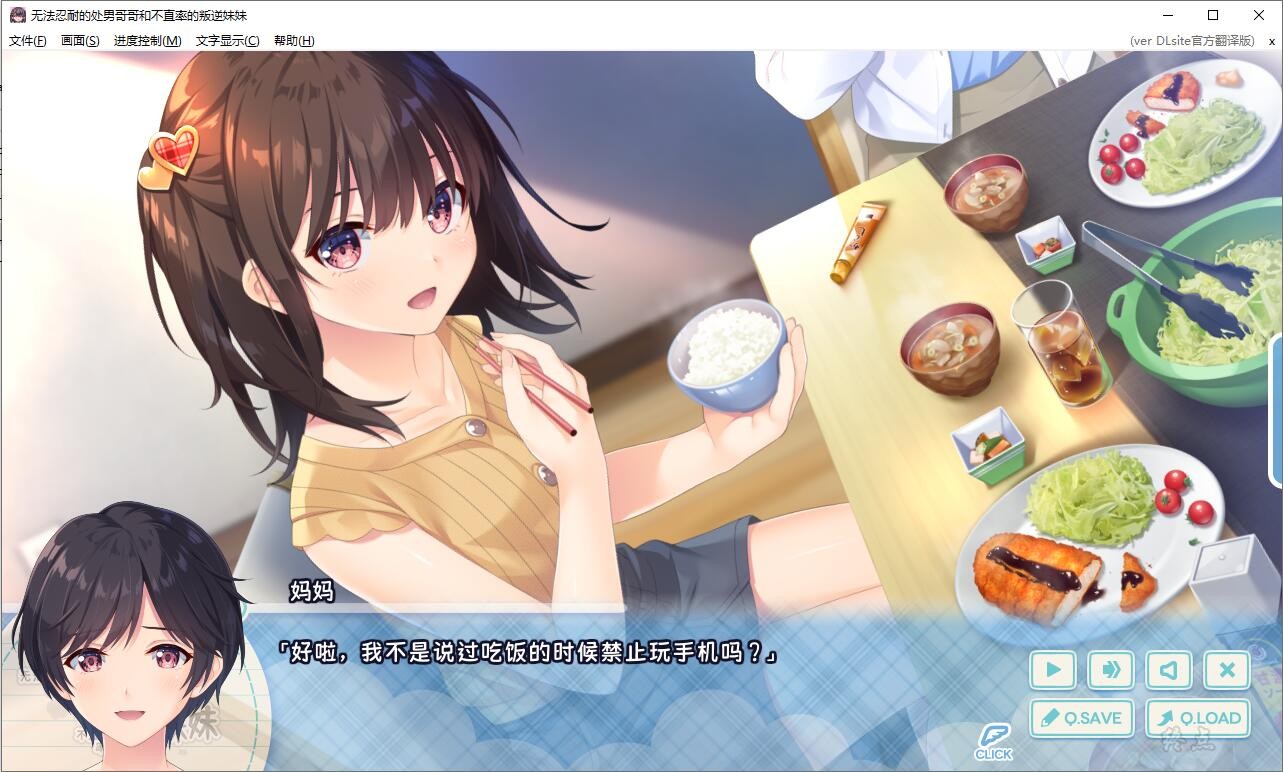Toggle voice playback with the speaker control
Screen dimensions: 1283x772
tap(1168, 670)
